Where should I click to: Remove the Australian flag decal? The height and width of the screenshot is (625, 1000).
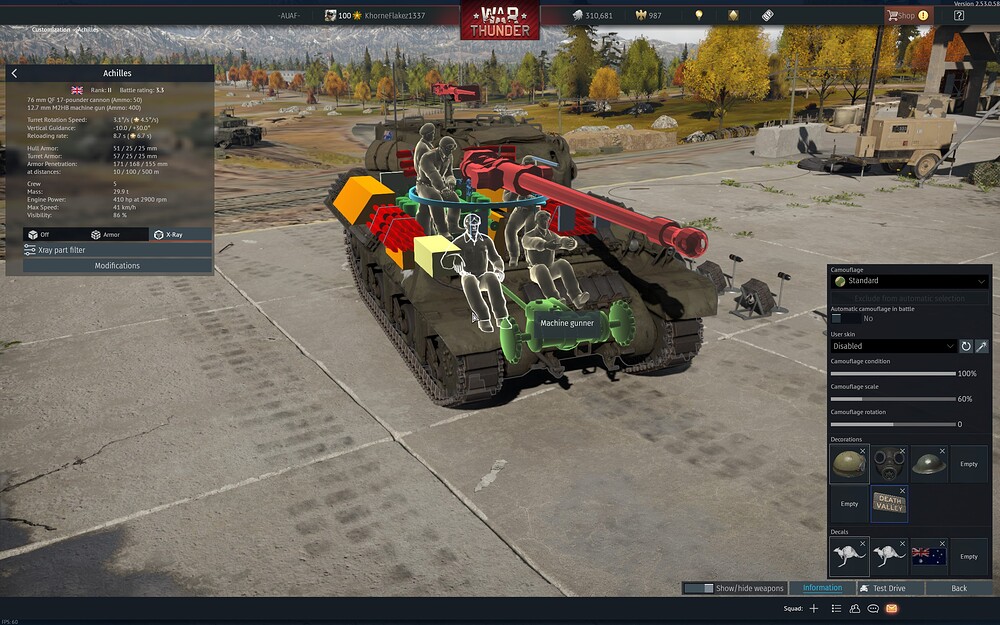(x=942, y=544)
